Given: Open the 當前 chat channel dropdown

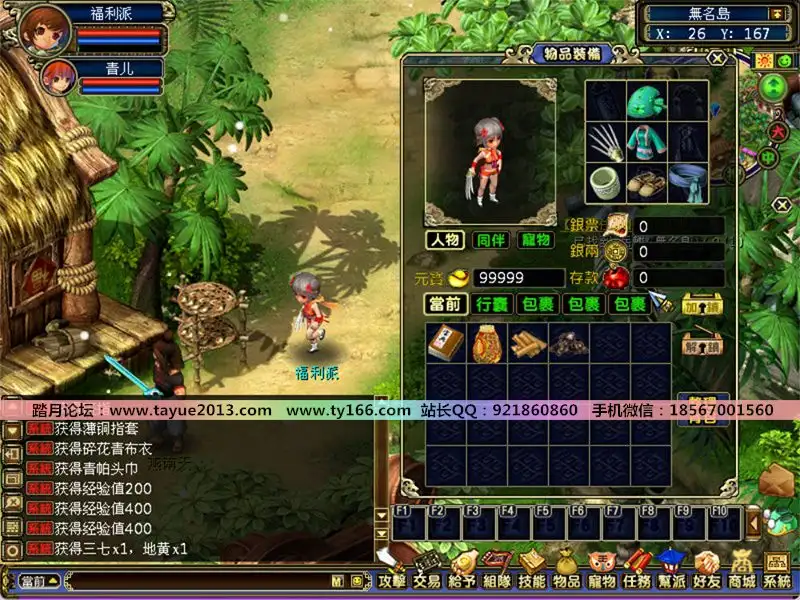Looking at the screenshot, I should click(x=39, y=581).
